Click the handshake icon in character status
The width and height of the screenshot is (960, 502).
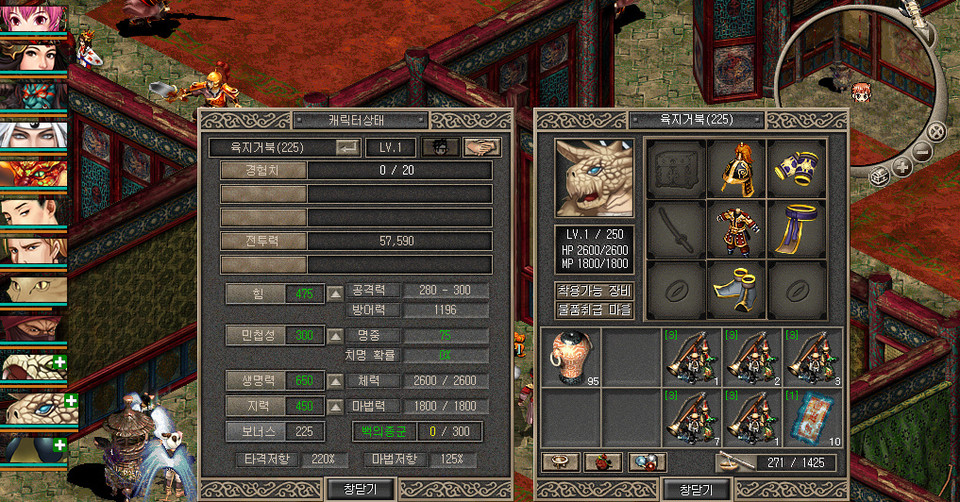482,147
